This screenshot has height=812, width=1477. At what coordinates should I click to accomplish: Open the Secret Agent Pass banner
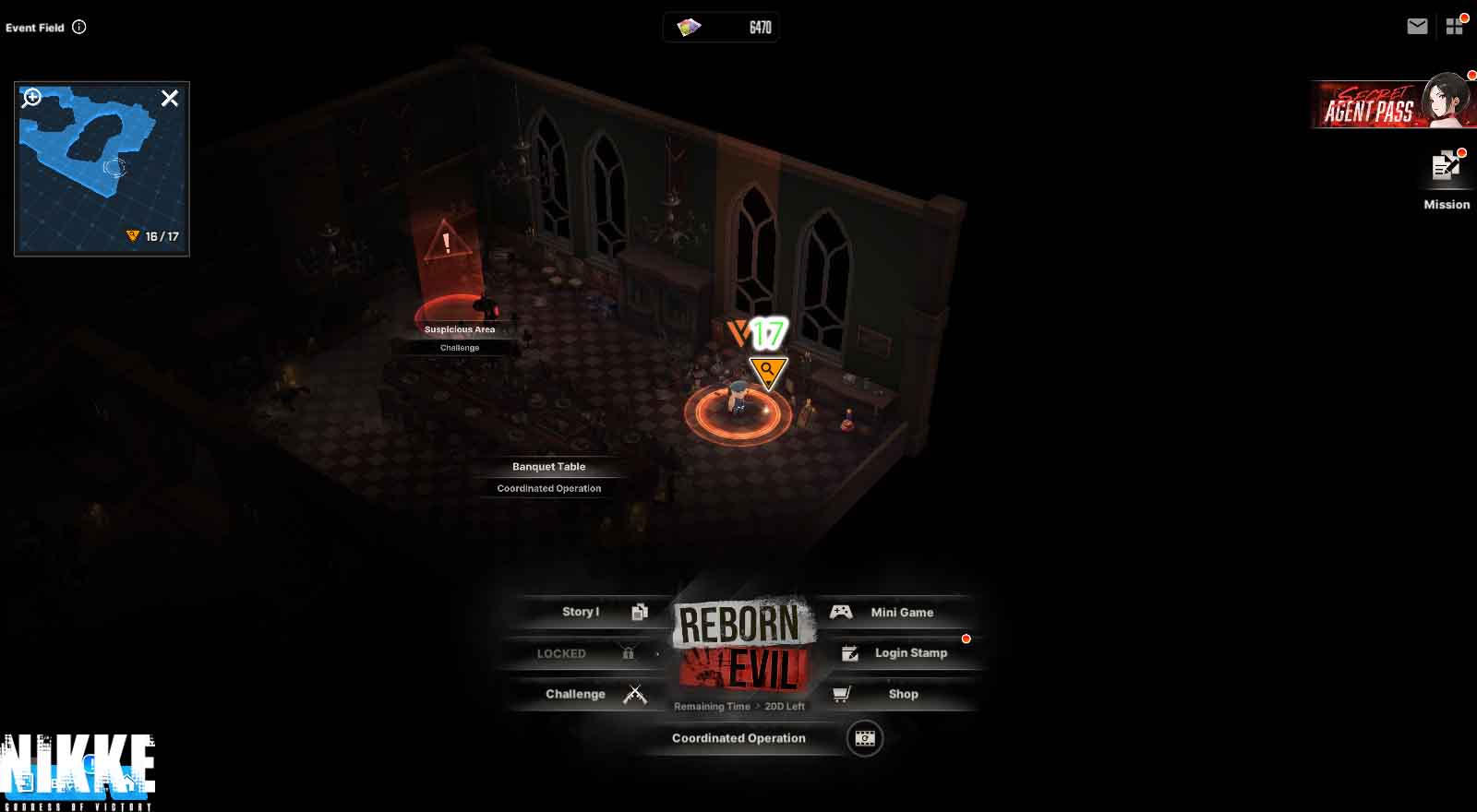click(1392, 104)
